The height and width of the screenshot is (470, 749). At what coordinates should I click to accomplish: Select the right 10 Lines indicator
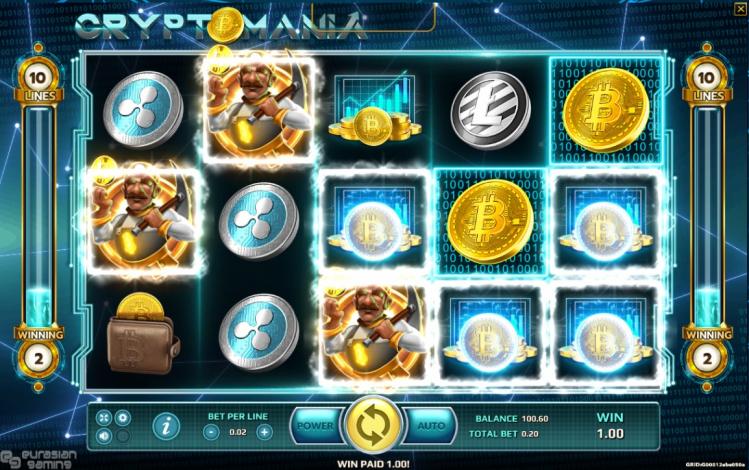(706, 83)
